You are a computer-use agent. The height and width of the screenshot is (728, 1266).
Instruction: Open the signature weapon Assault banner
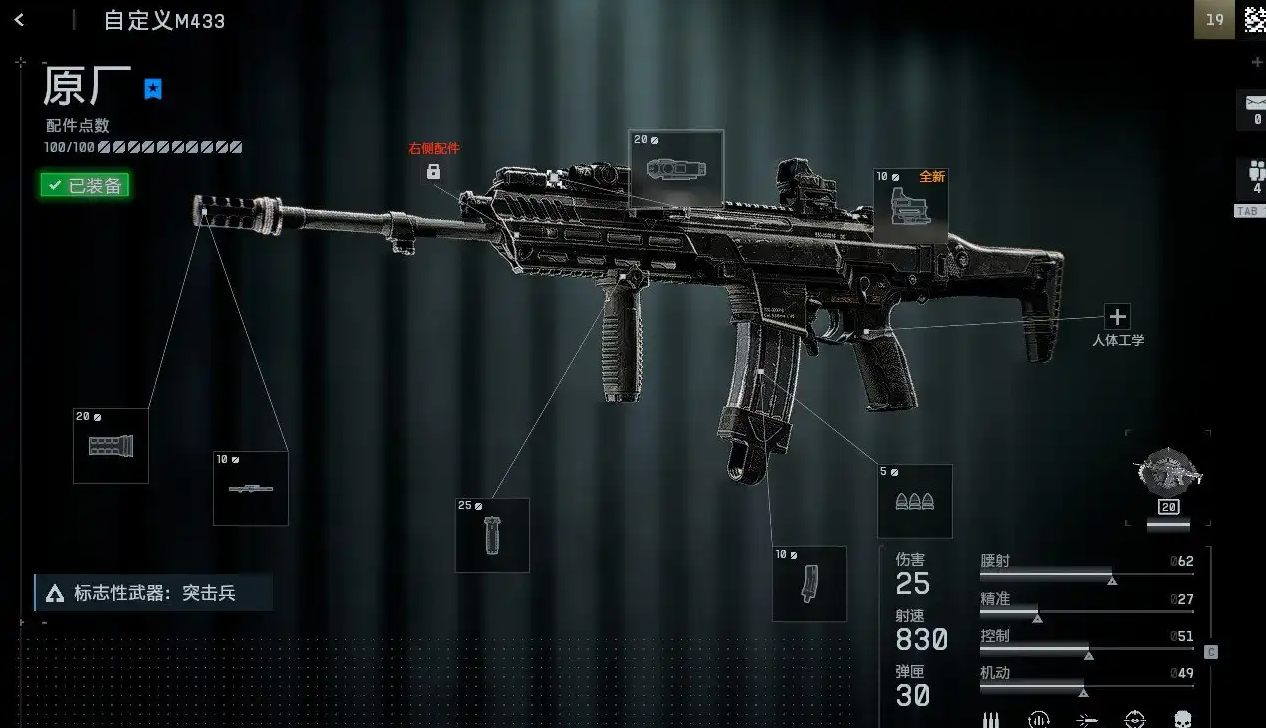click(153, 593)
